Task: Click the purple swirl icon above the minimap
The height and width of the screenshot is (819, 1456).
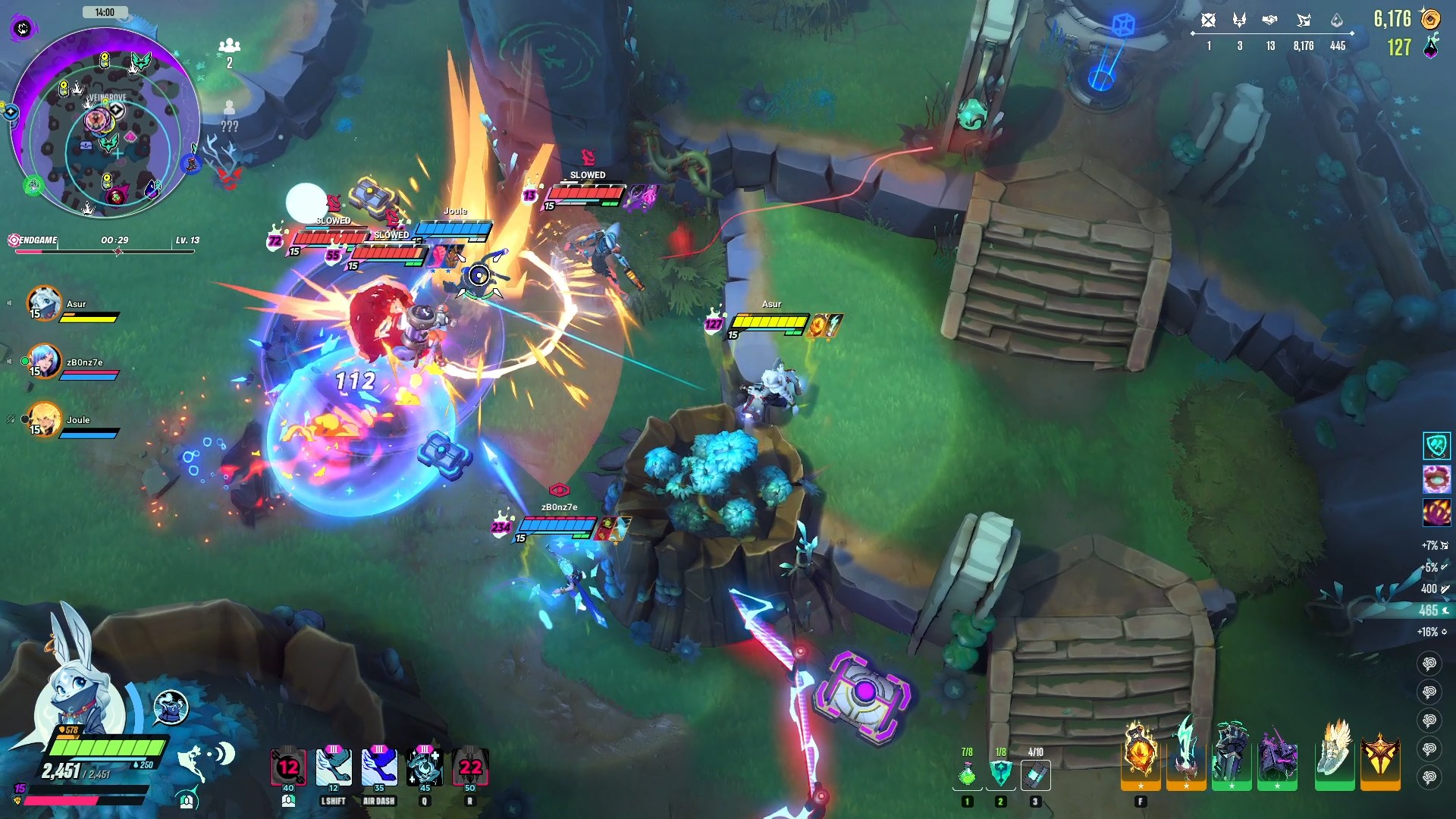Action: coord(24,29)
